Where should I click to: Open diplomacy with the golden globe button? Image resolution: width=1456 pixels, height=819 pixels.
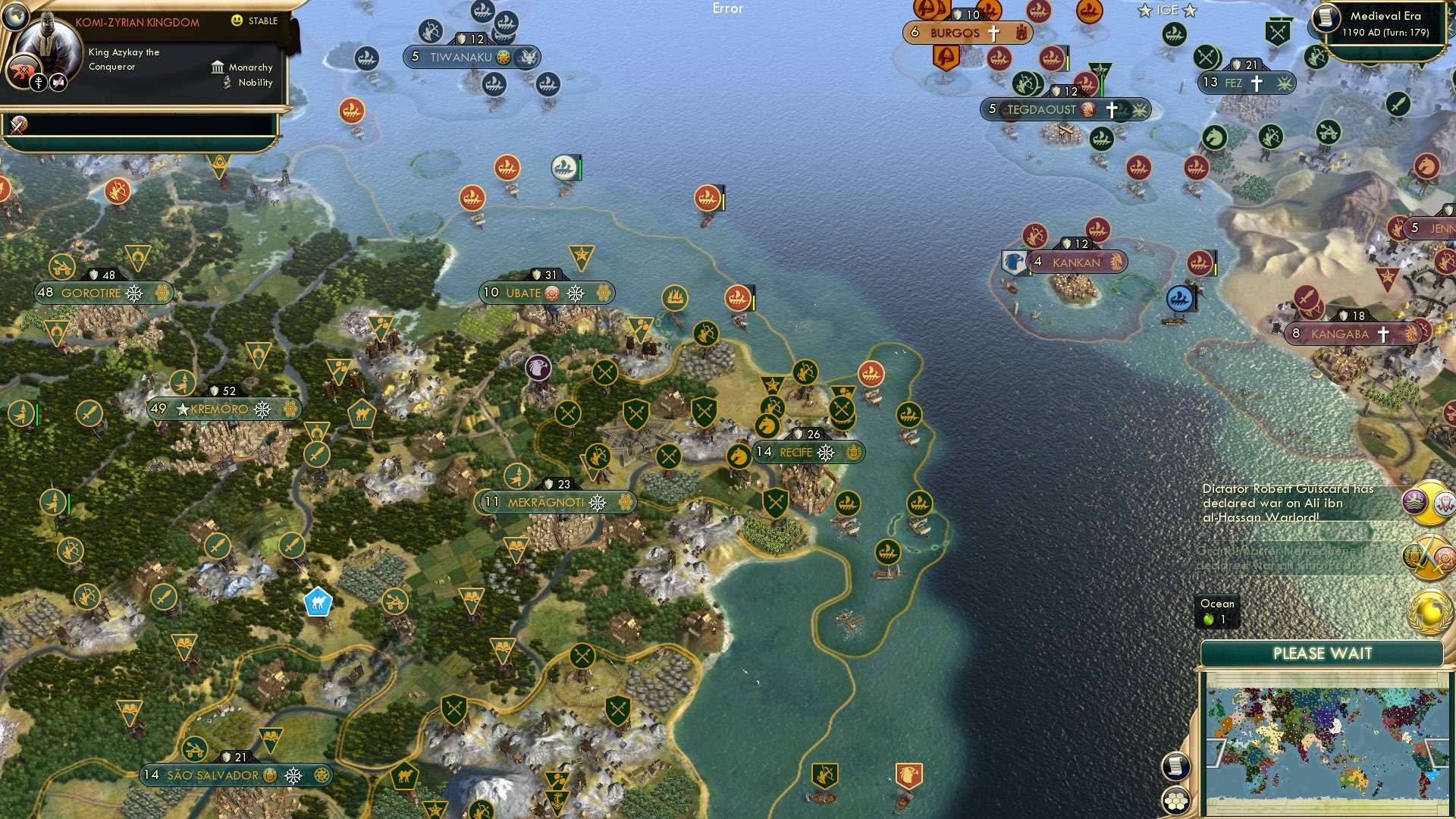tap(1429, 610)
